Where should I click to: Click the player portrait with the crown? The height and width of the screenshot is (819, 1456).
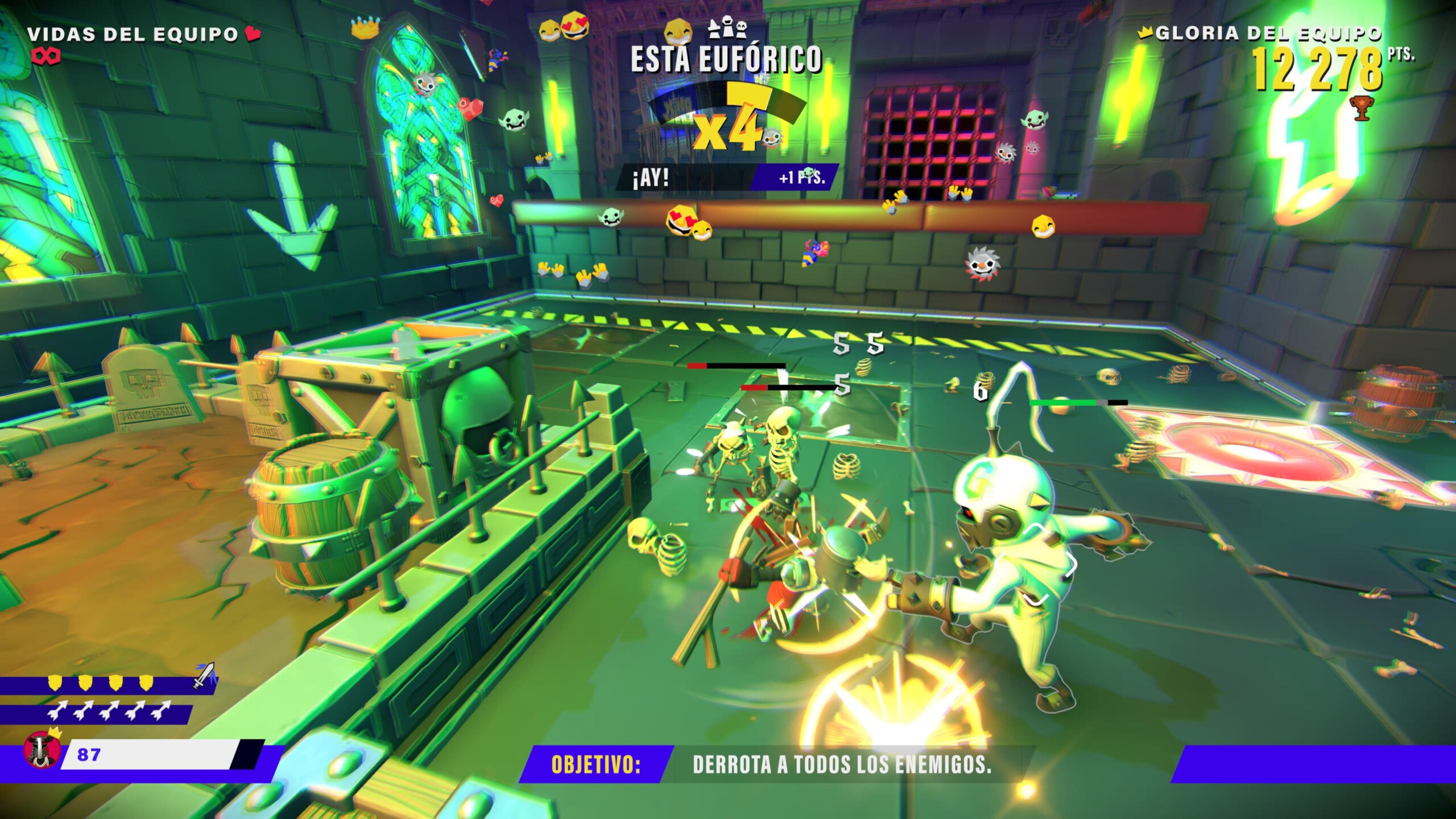click(41, 750)
